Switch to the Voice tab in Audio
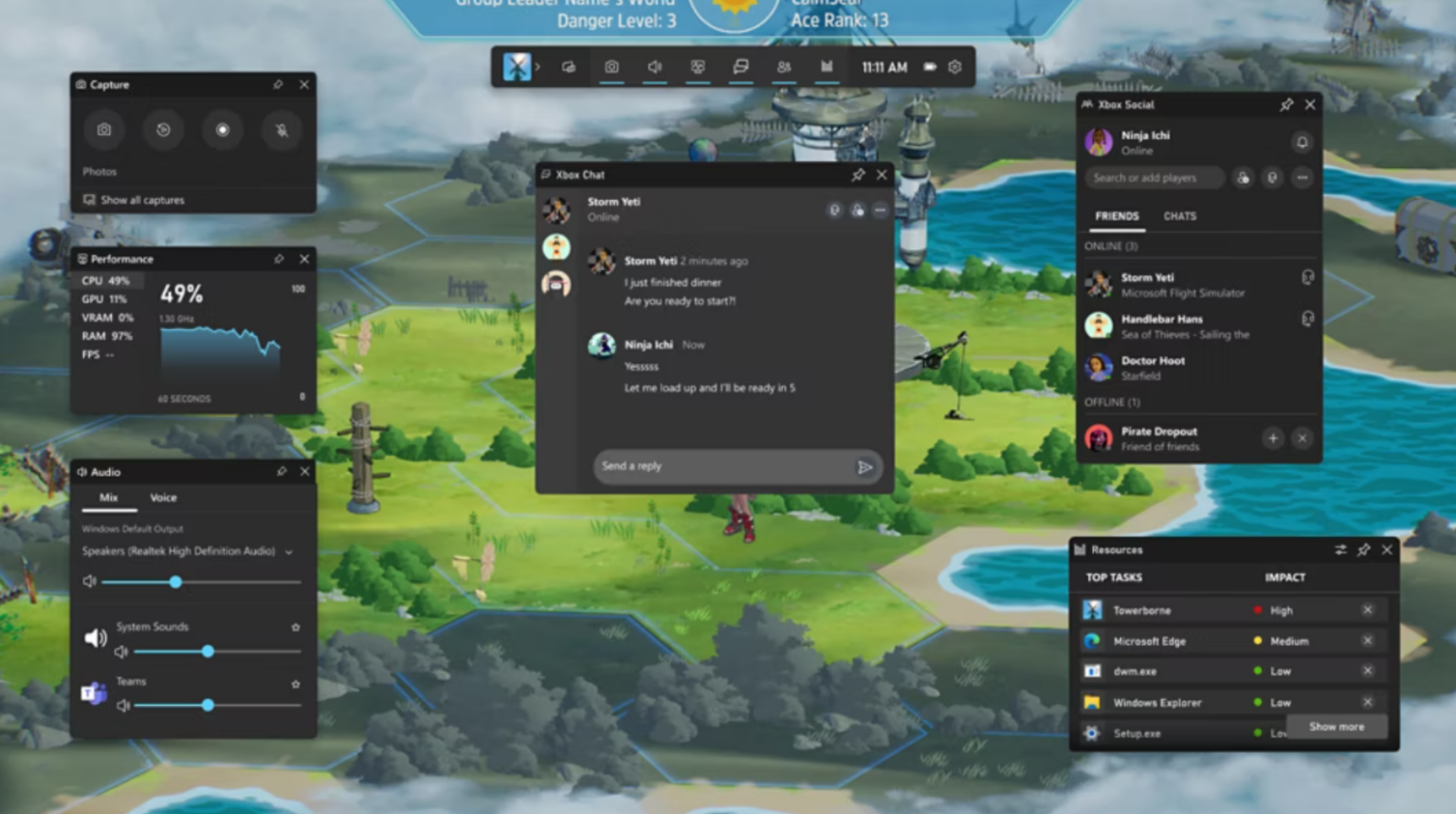Viewport: 1456px width, 814px height. pyautogui.click(x=163, y=497)
